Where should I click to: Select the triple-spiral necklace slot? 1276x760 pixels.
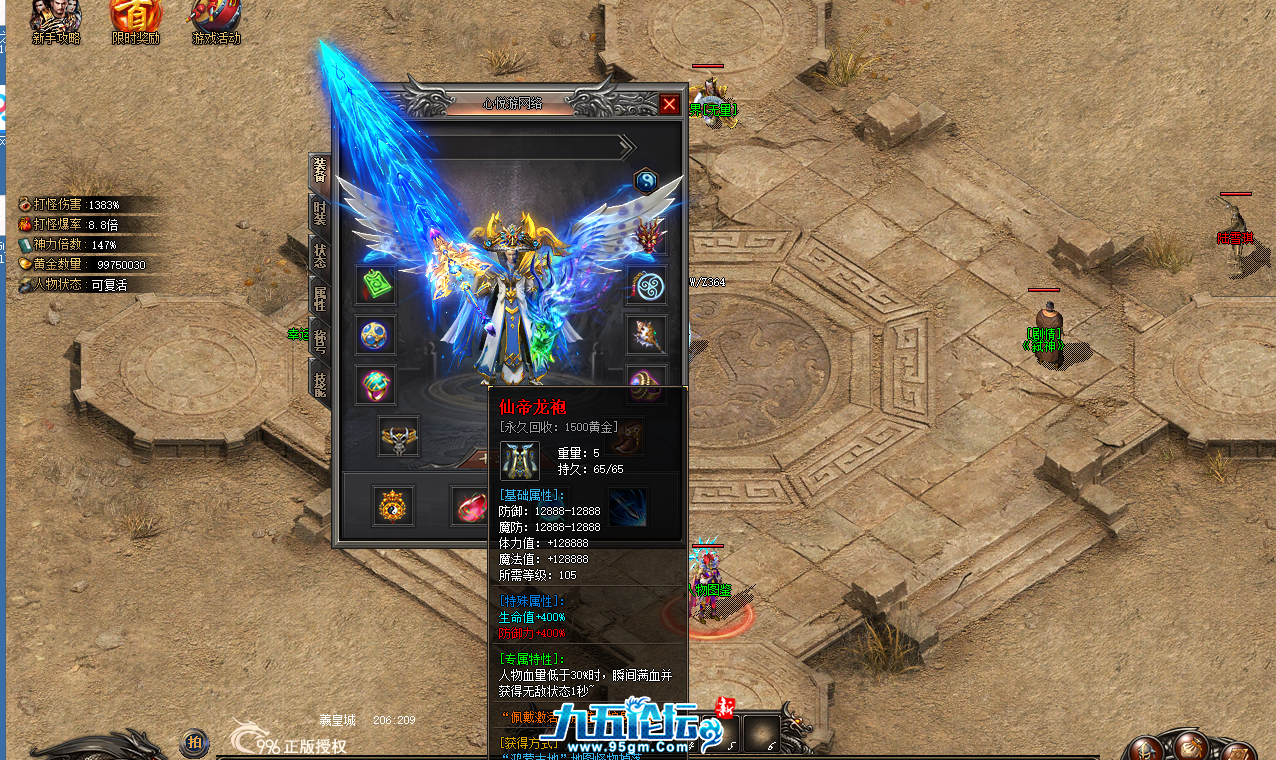(x=646, y=286)
